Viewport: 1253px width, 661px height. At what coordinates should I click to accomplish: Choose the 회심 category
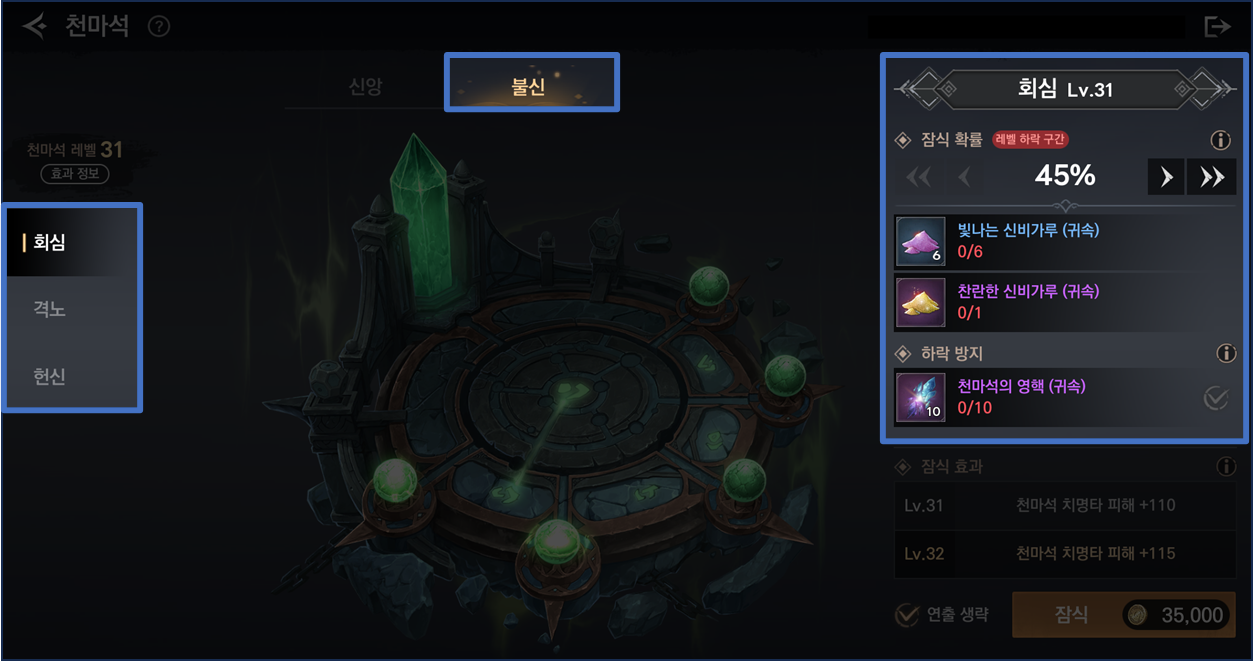(72, 242)
